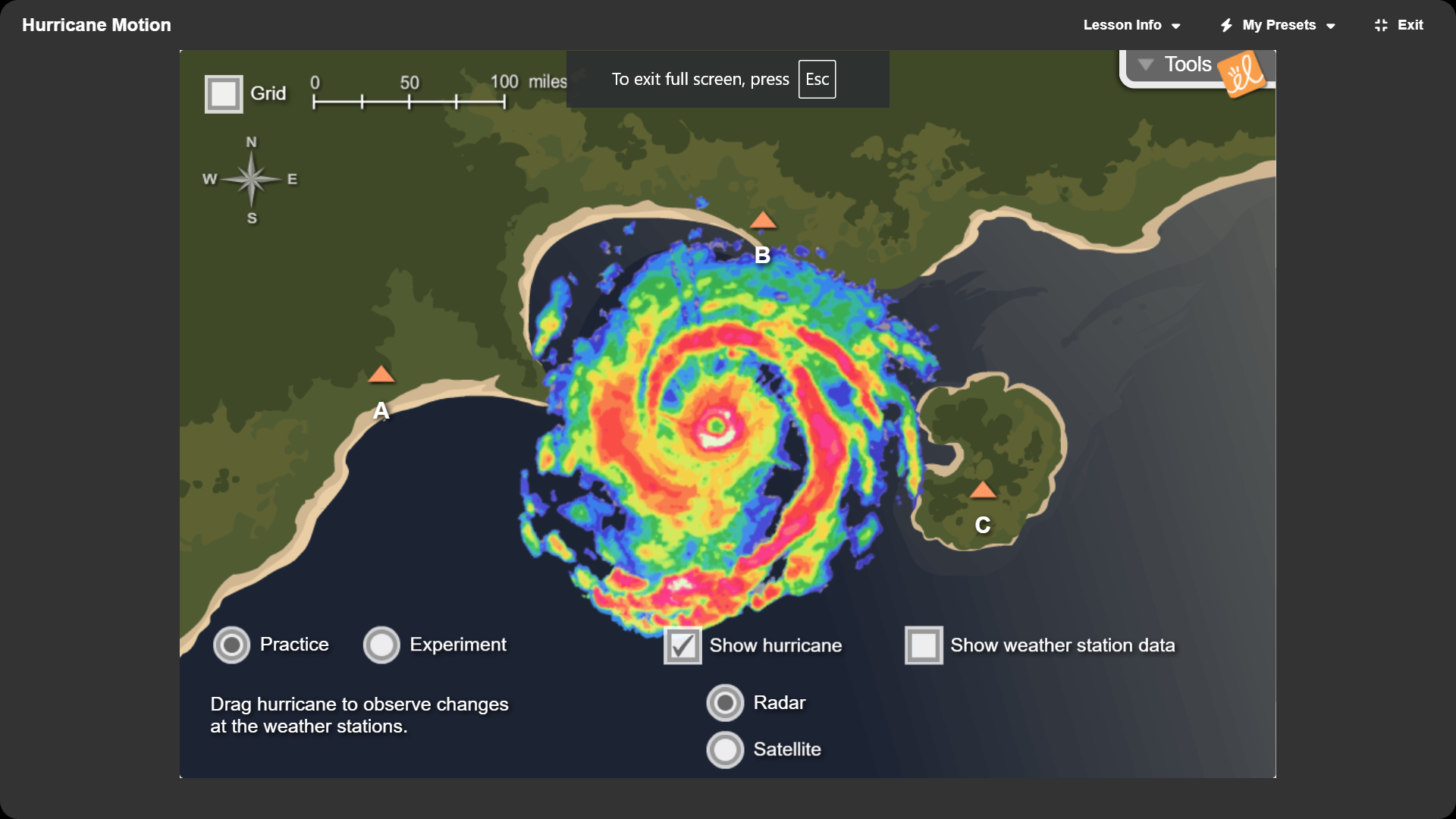Screen dimensions: 1456x819
Task: Enable Show weather station data
Action: coord(924,645)
